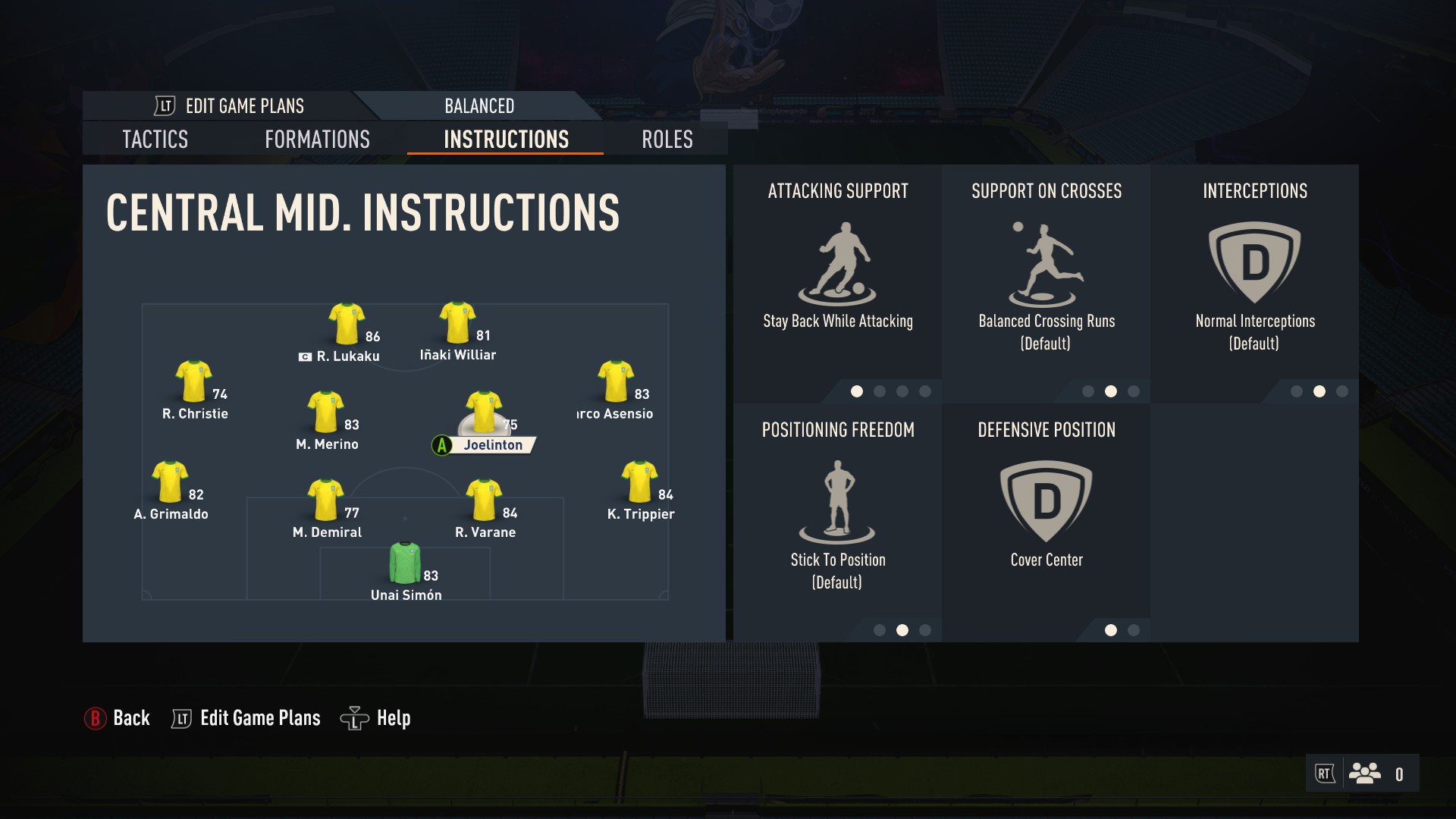The image size is (1456, 819).
Task: Select the Instructions tab
Action: pyautogui.click(x=506, y=140)
